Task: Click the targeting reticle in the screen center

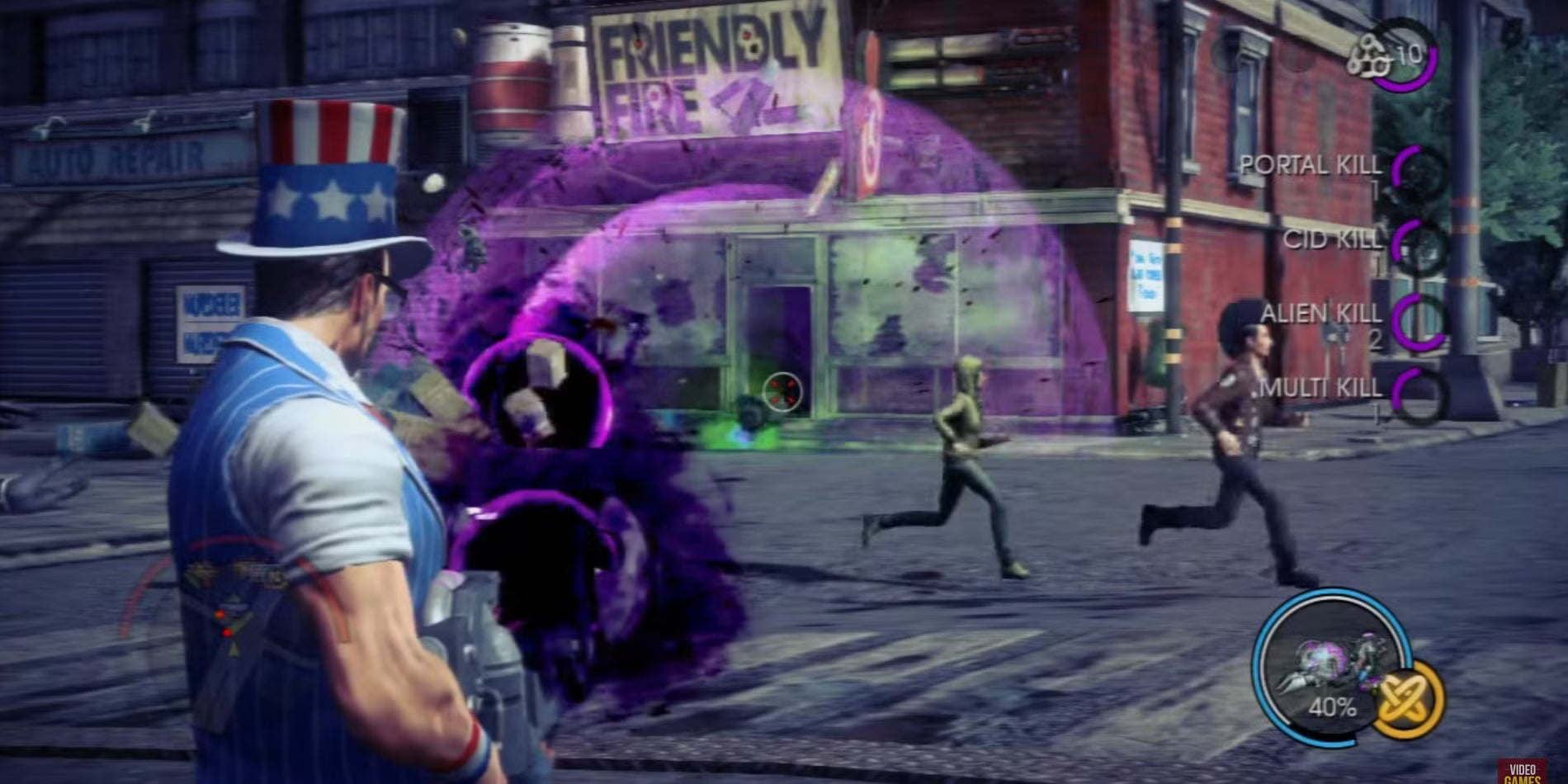Action: coord(782,393)
